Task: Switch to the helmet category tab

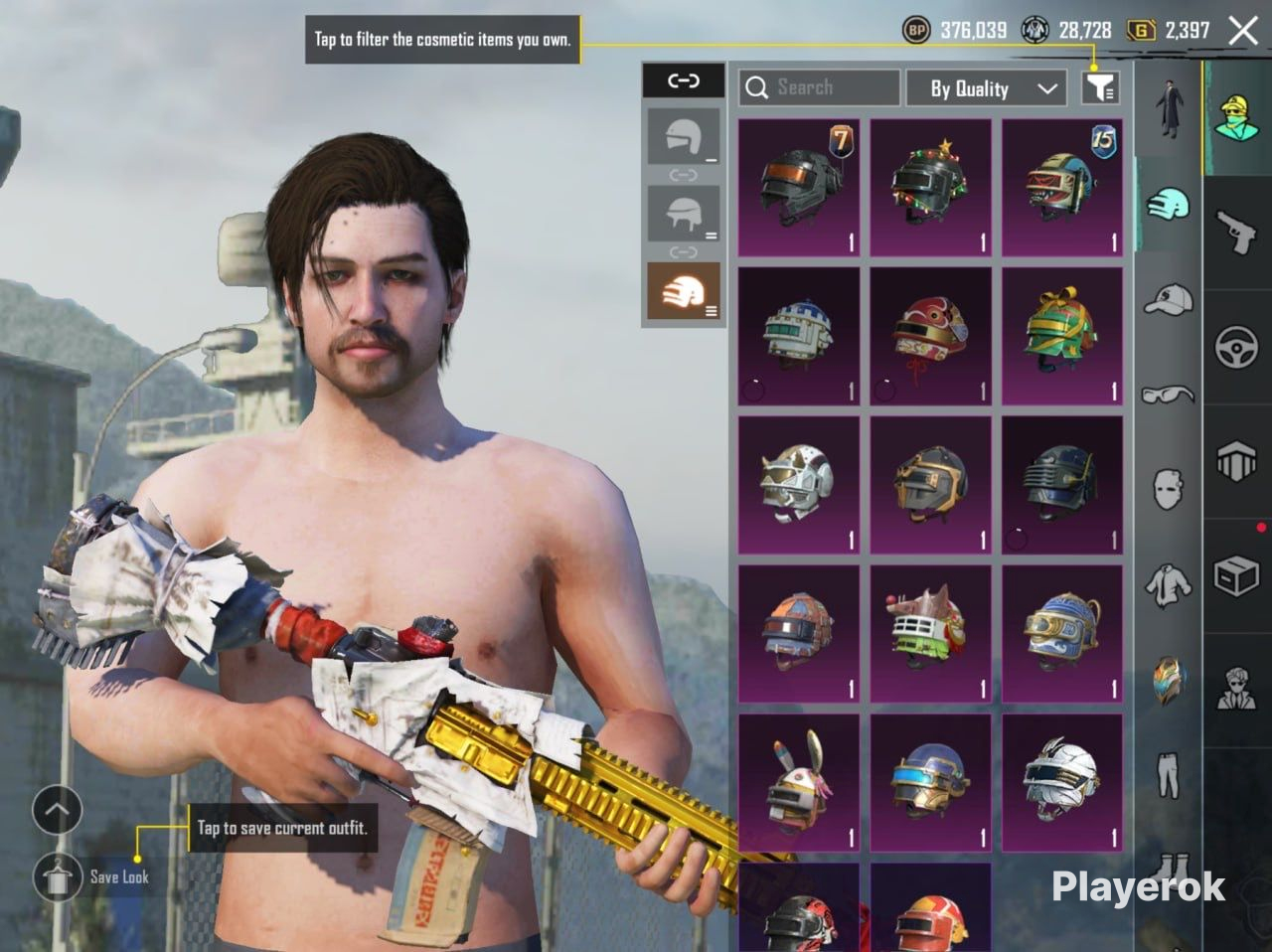Action: click(1168, 205)
